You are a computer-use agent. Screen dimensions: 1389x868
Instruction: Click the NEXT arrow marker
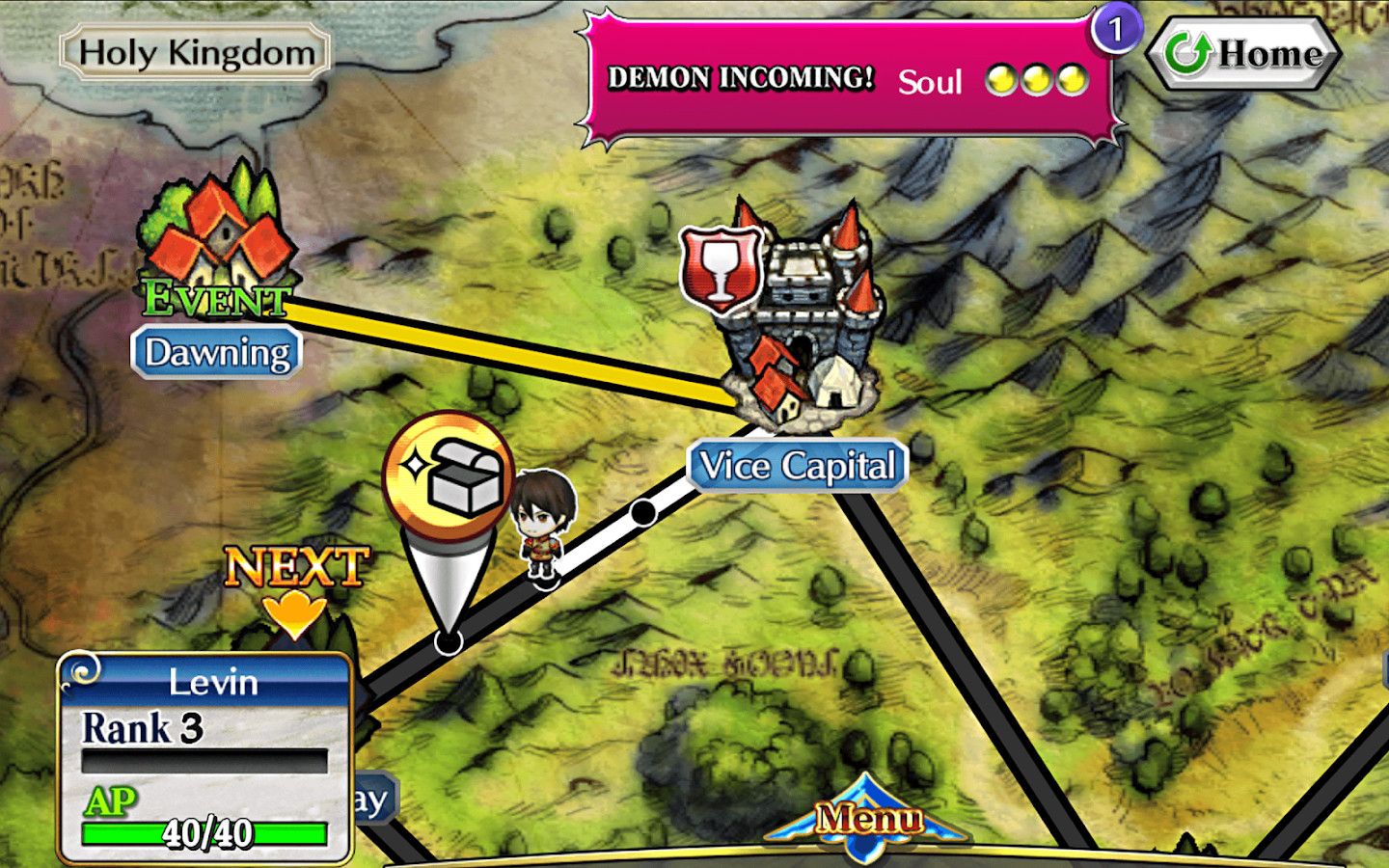(x=294, y=579)
